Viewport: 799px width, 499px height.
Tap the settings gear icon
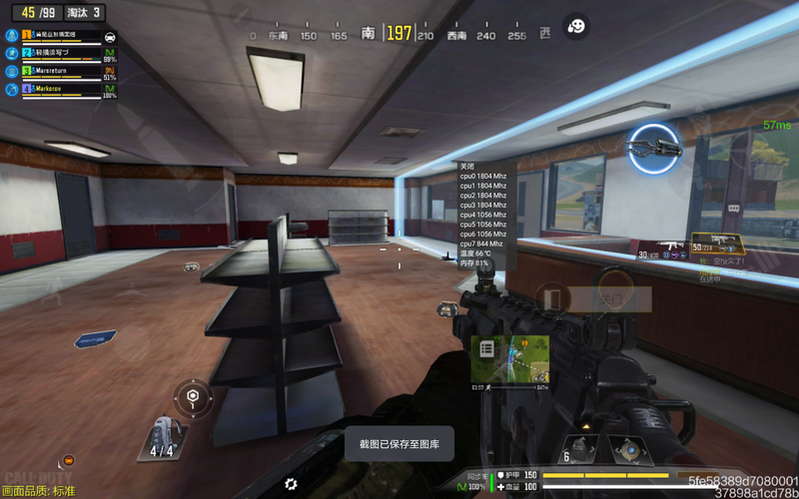tap(291, 483)
